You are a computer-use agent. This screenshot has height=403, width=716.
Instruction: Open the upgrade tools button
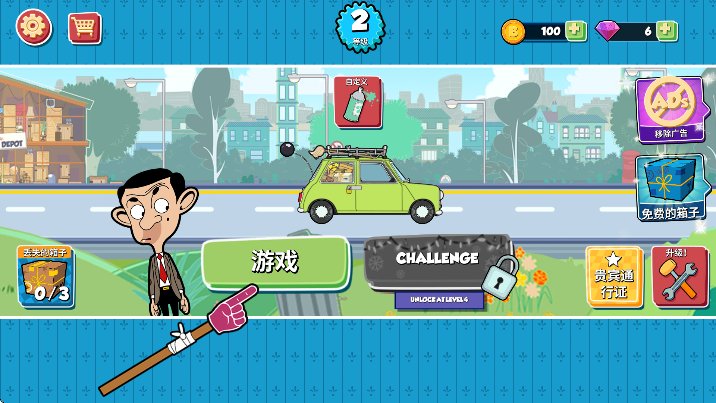click(x=680, y=276)
